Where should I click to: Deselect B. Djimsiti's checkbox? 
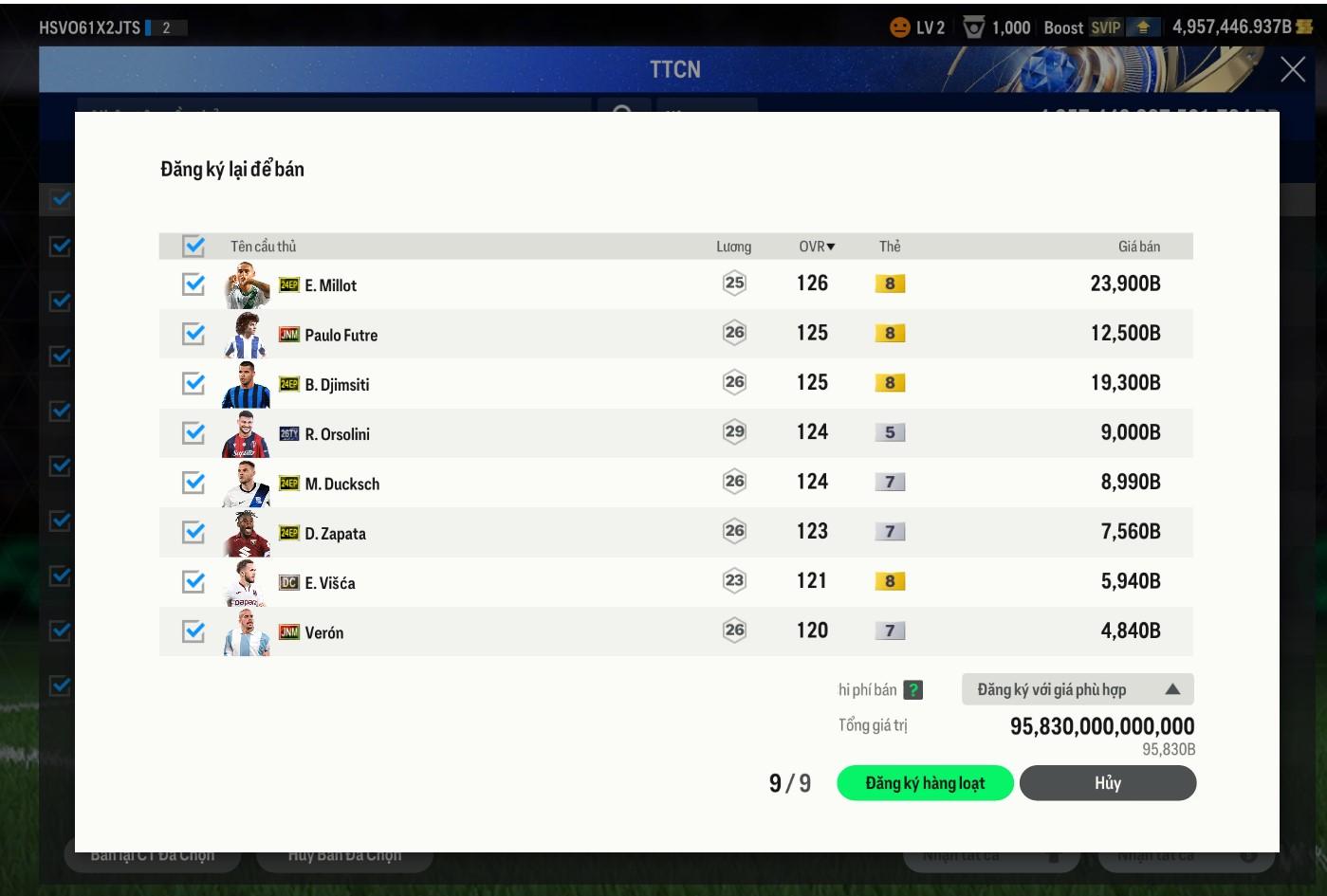[x=194, y=383]
